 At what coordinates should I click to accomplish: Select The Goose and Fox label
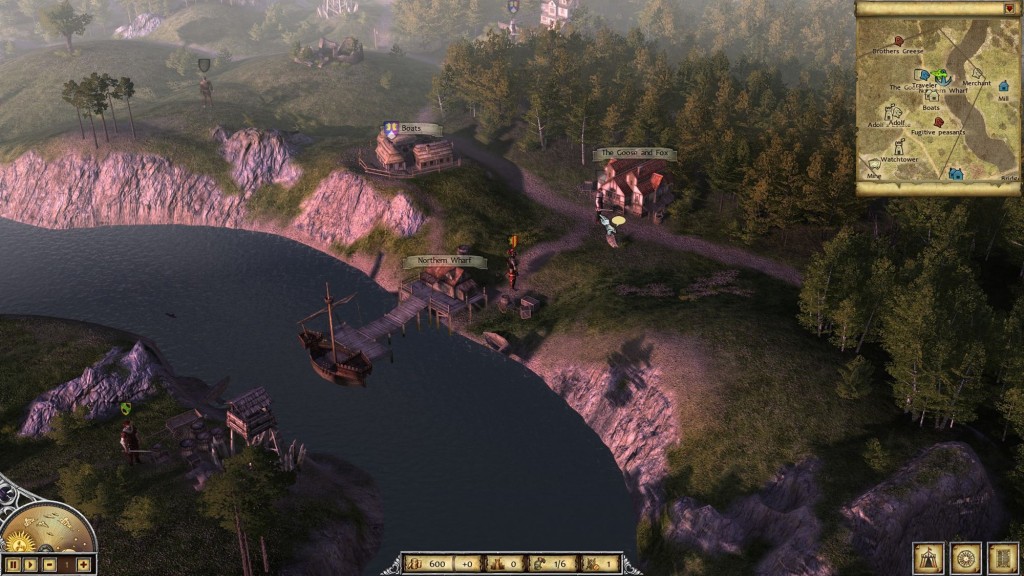pyautogui.click(x=636, y=154)
